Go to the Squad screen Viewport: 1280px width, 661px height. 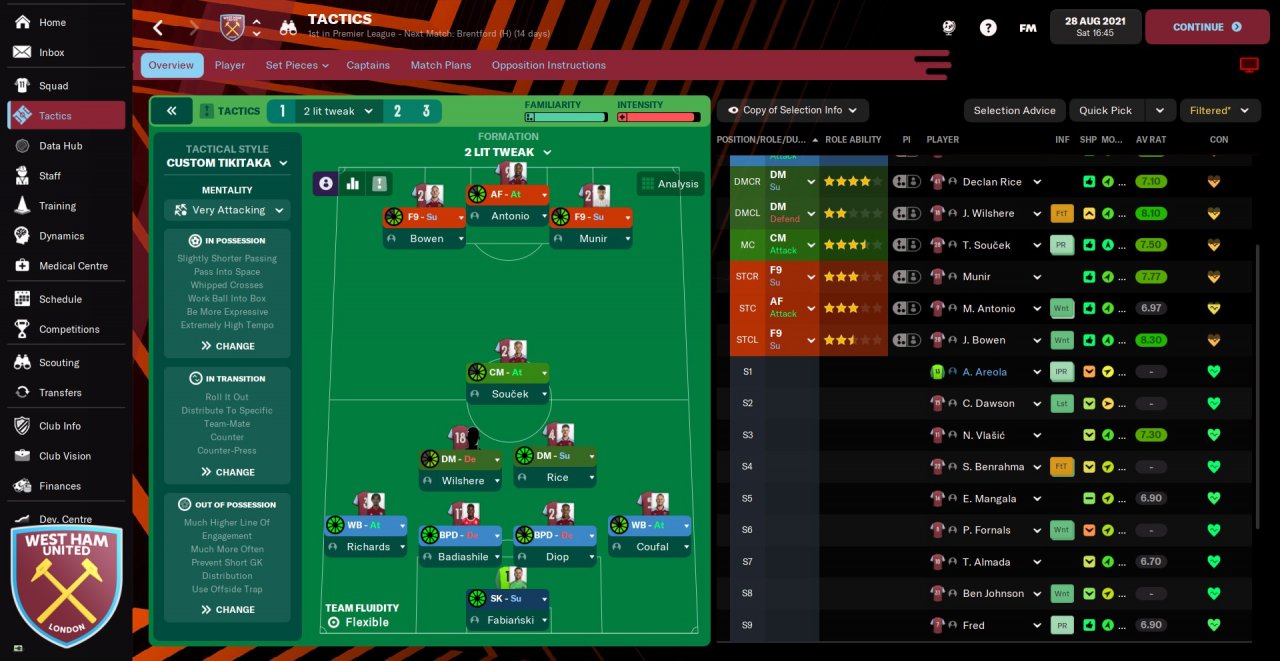(53, 86)
